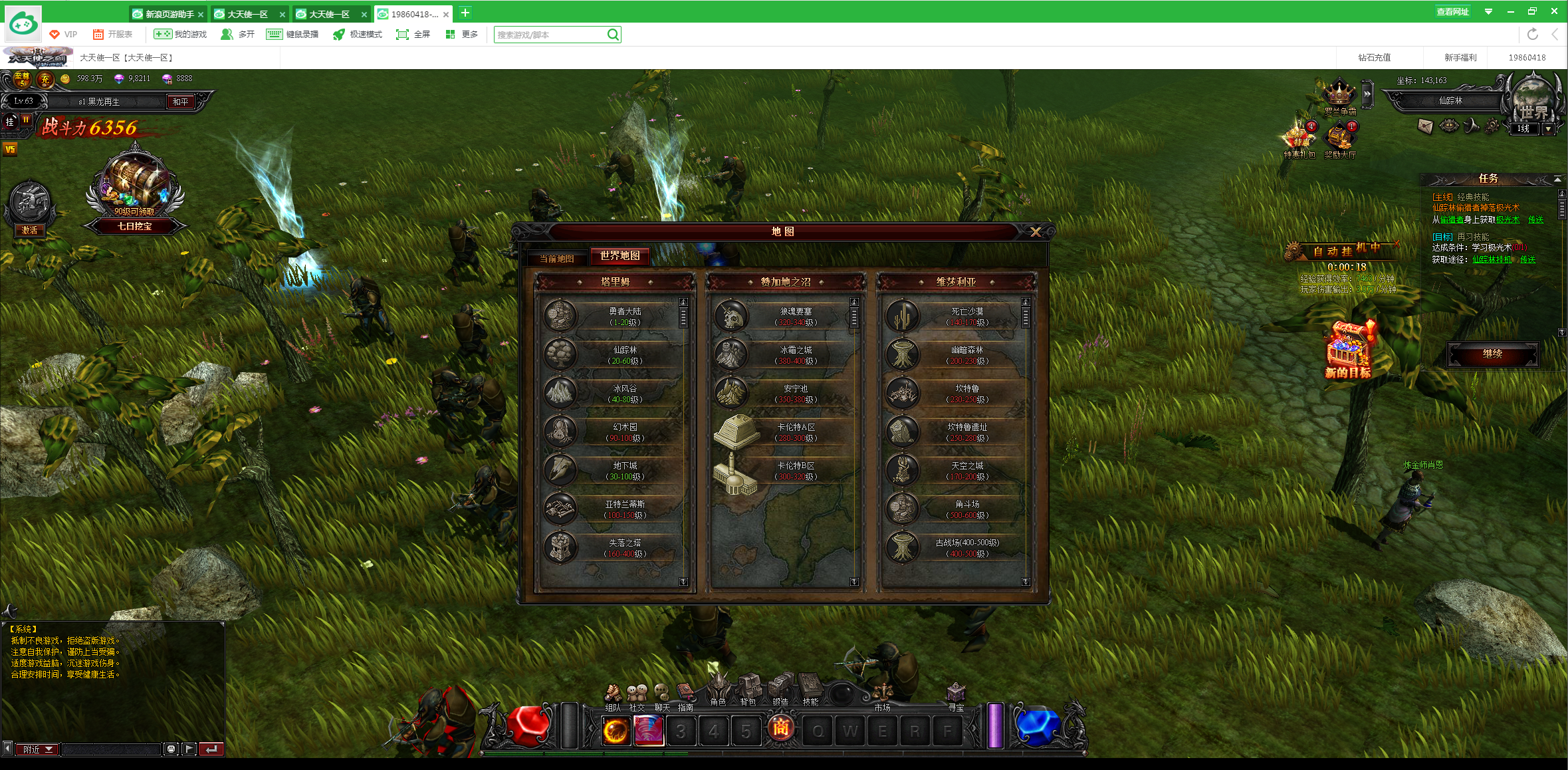
Task: Pick 狼魂要塞 in the map list
Action: tap(786, 316)
